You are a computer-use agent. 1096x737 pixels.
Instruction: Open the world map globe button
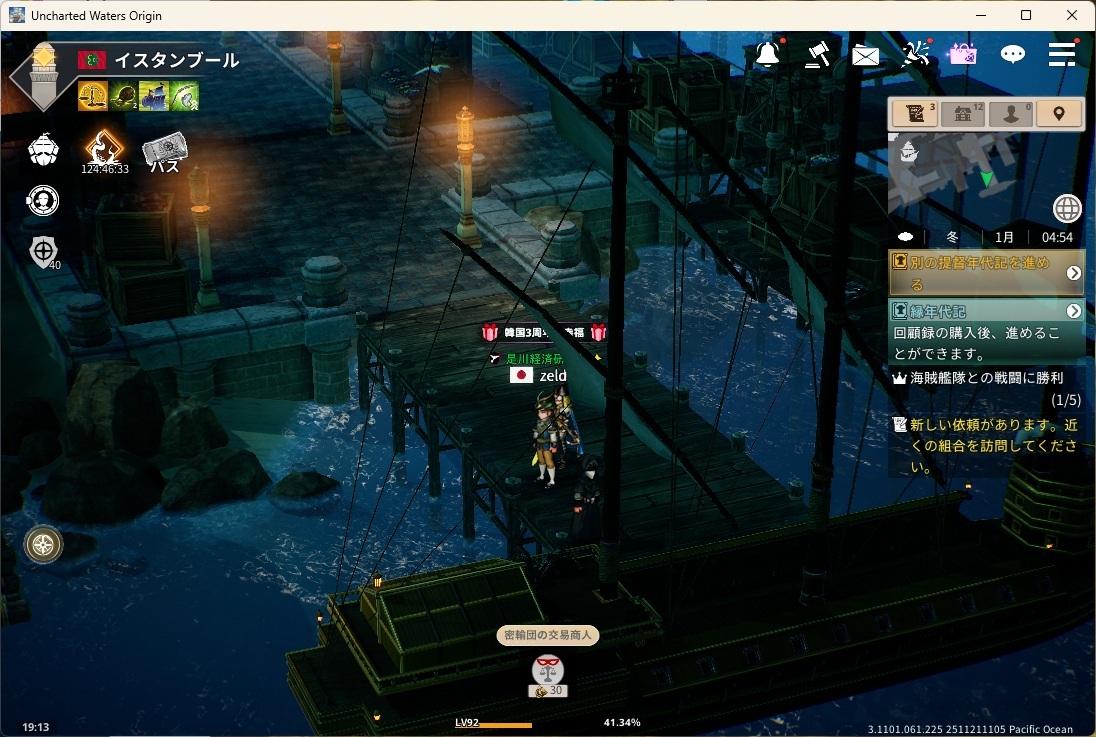pyautogui.click(x=1067, y=209)
